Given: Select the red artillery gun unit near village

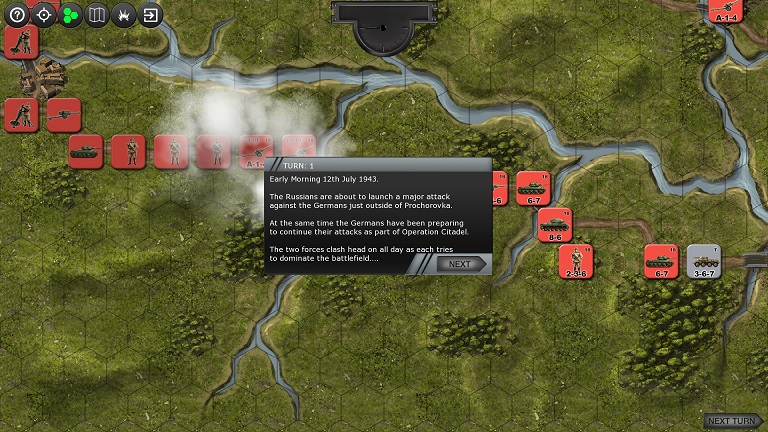Looking at the screenshot, I should (x=63, y=115).
